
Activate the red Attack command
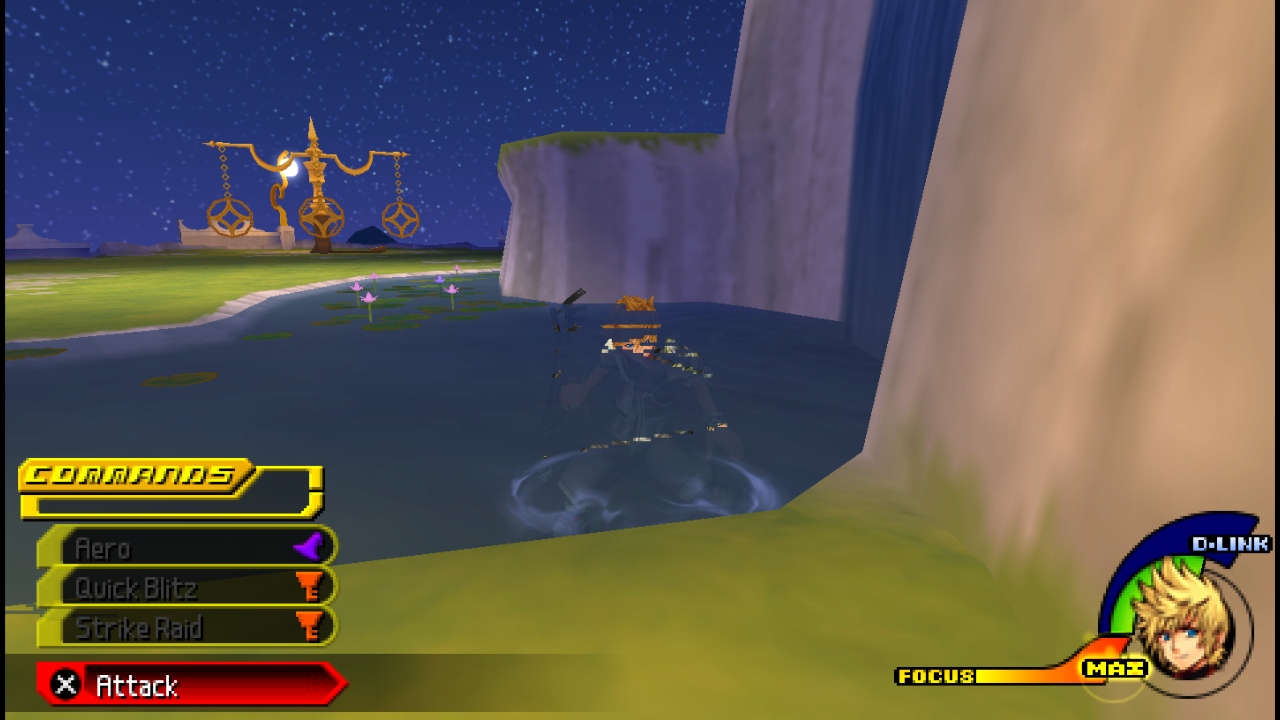190,685
